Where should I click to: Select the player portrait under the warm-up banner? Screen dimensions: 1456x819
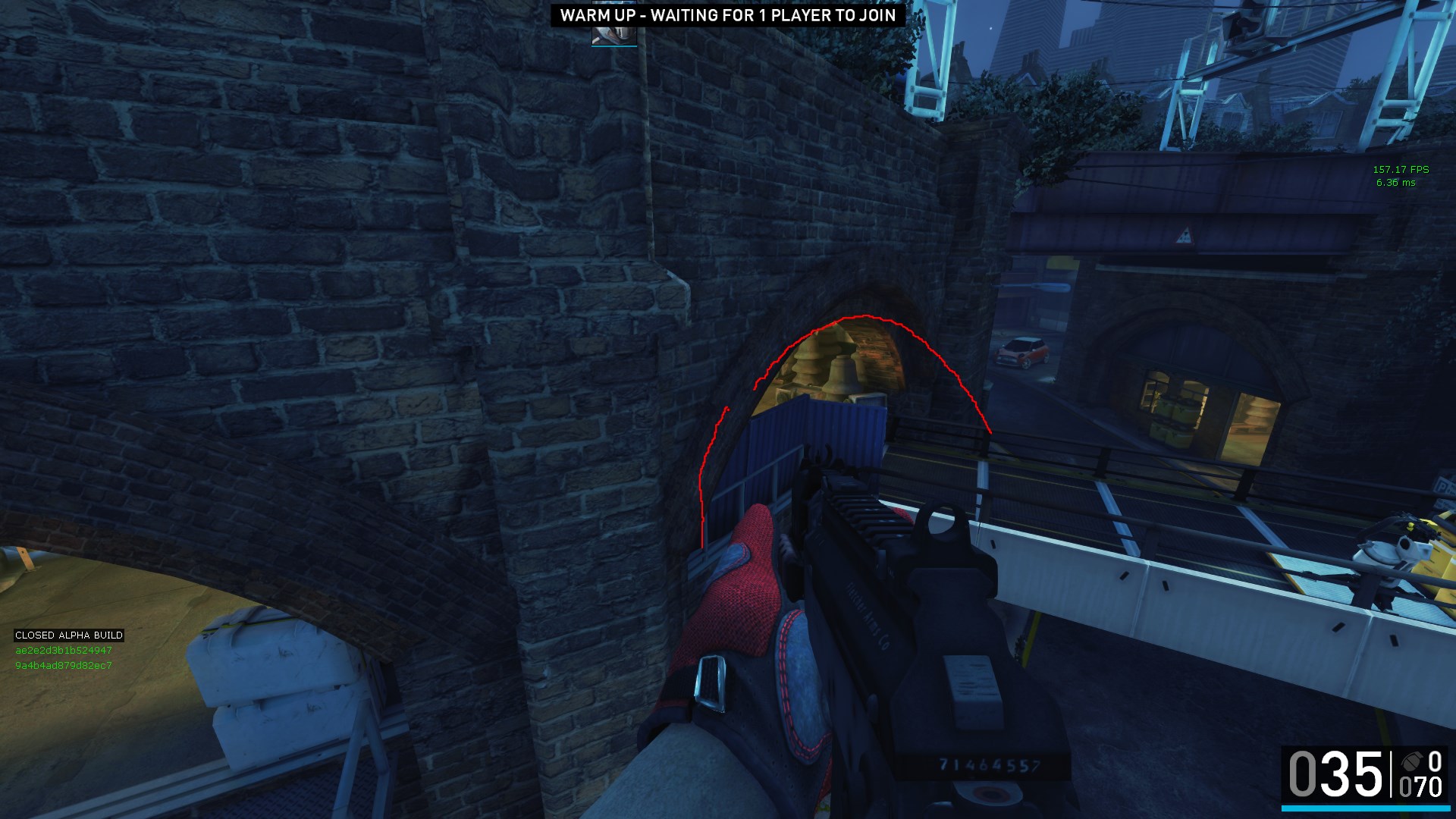pyautogui.click(x=613, y=35)
